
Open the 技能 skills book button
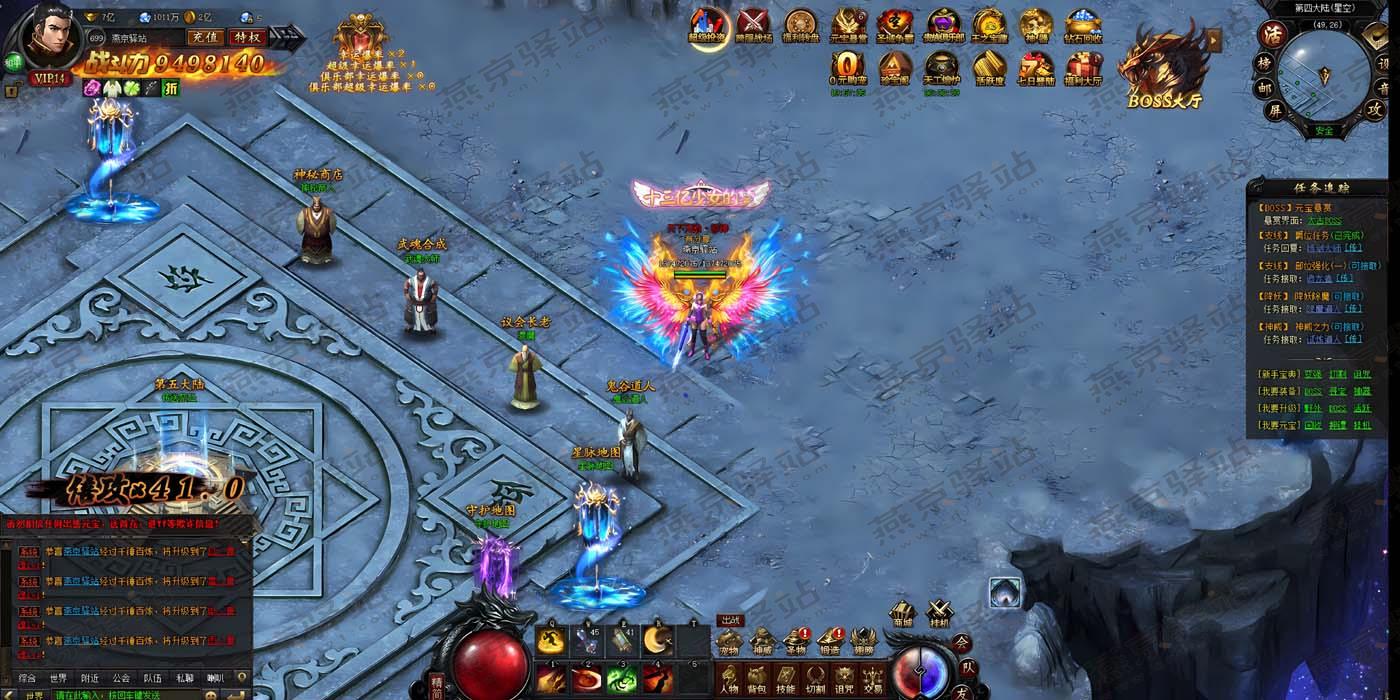coord(787,678)
